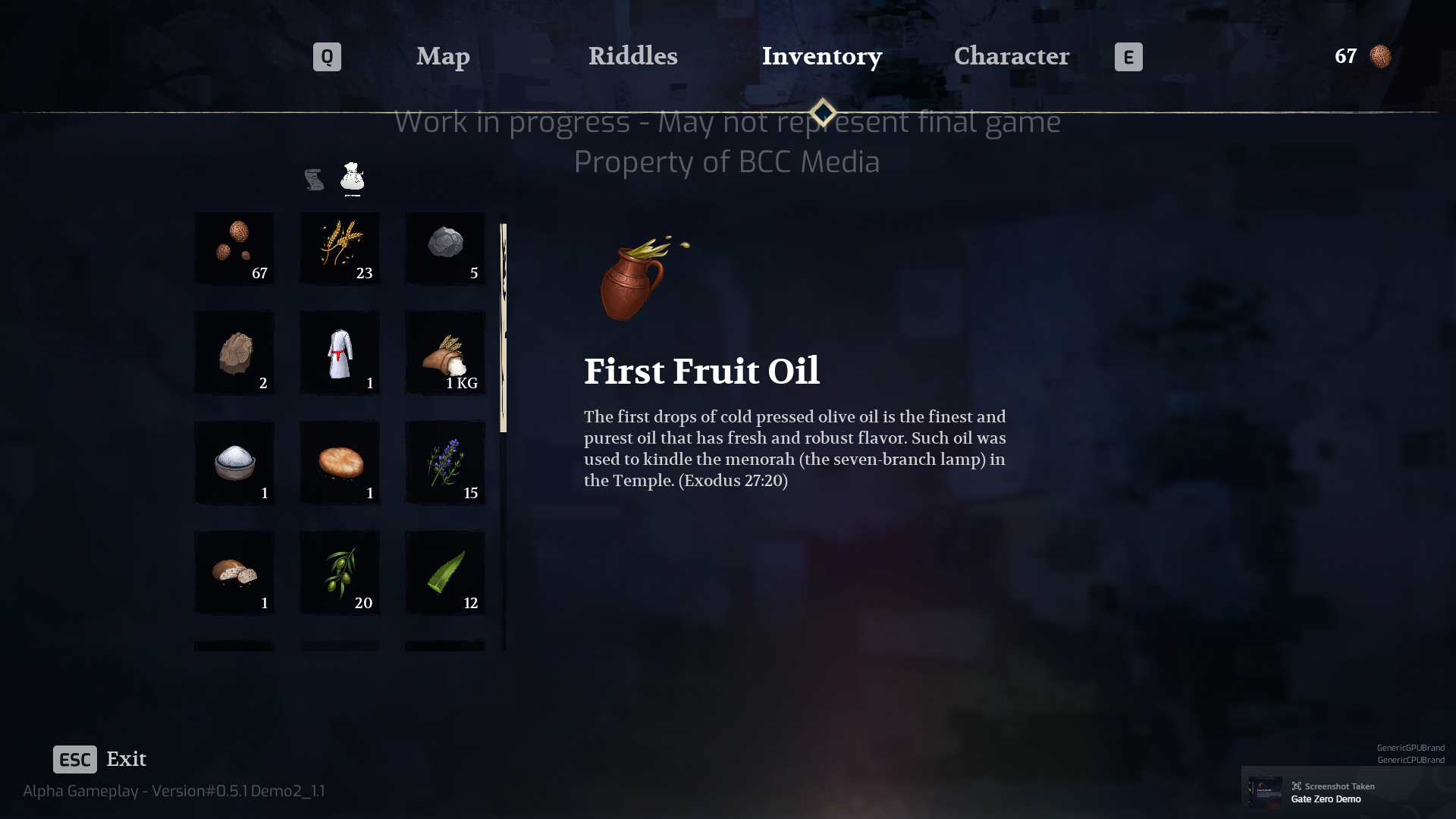
Task: Select the bowl of salt slot
Action: [x=234, y=463]
